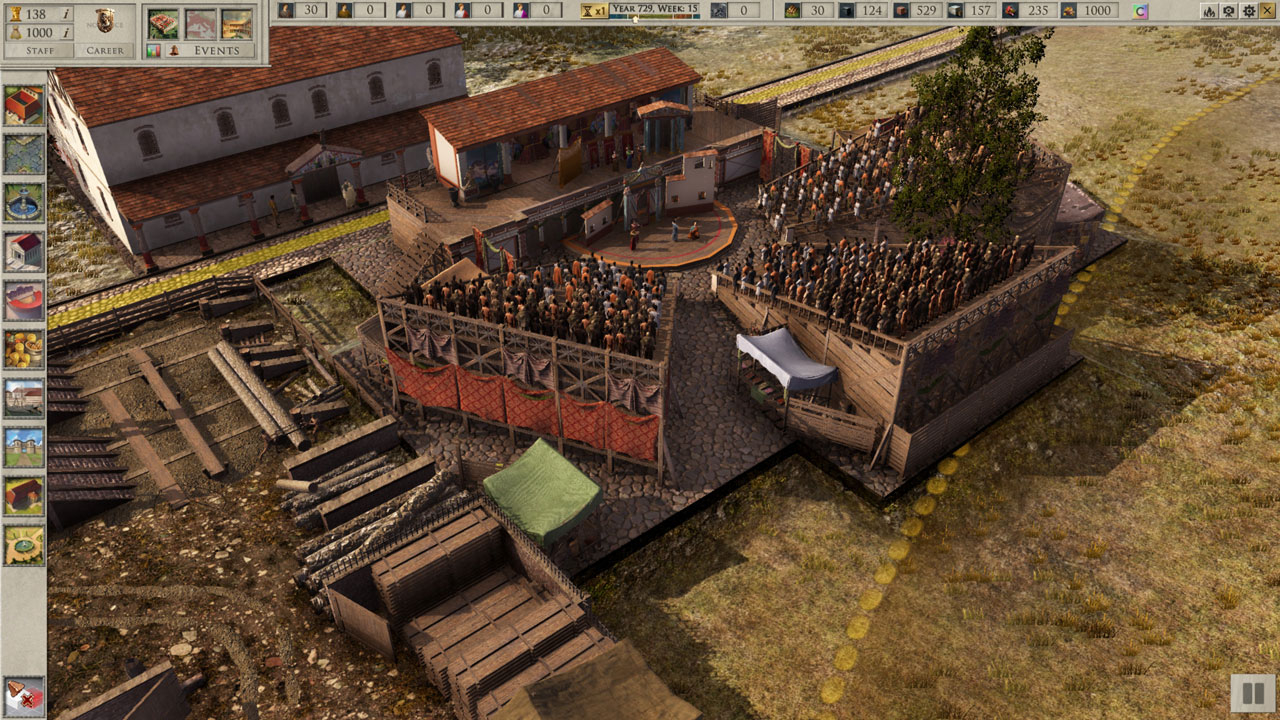Toggle the fire overlay icon
The image size is (1280, 720).
pyautogui.click(x=1209, y=11)
